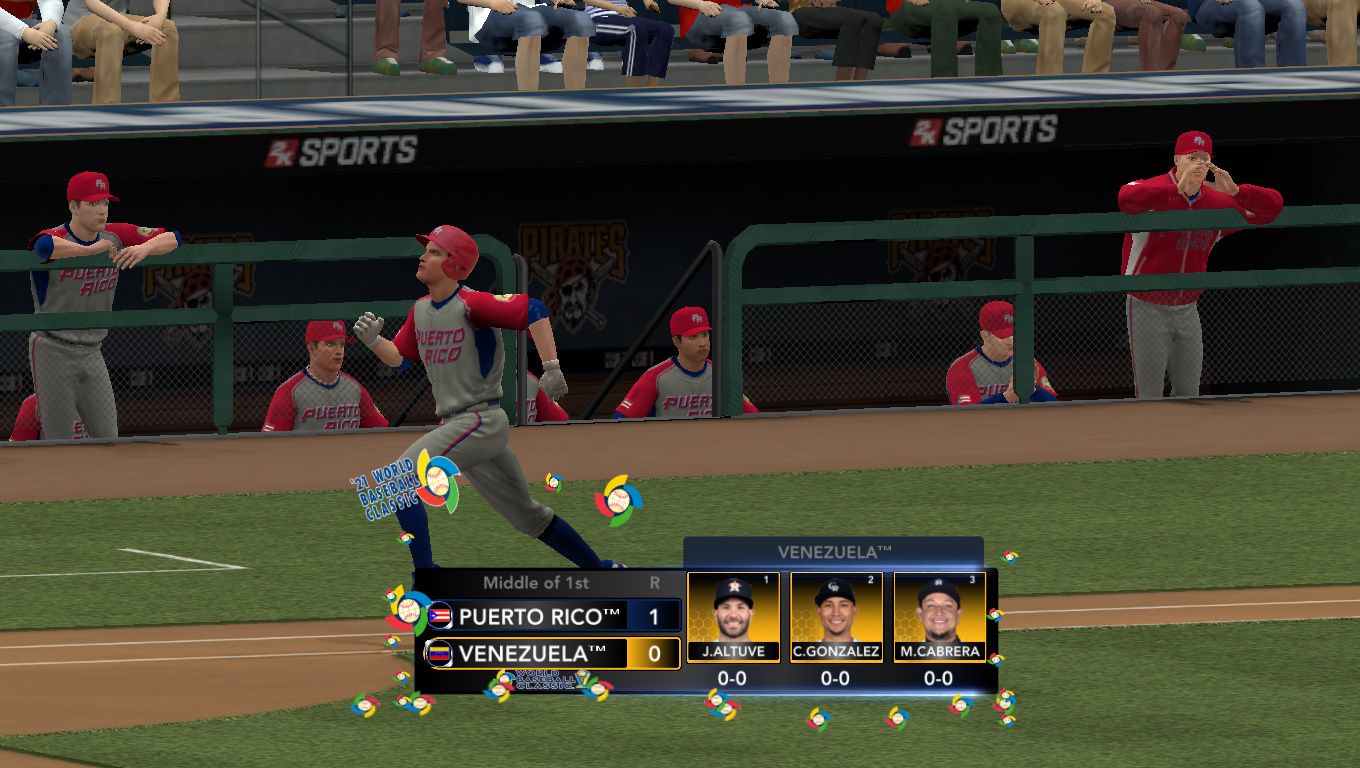Select the J.Altuve player card

(x=733, y=617)
